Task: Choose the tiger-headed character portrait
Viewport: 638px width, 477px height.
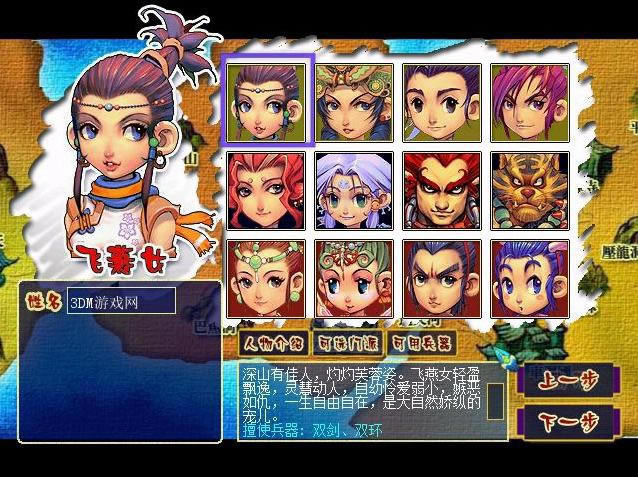Action: pos(529,190)
